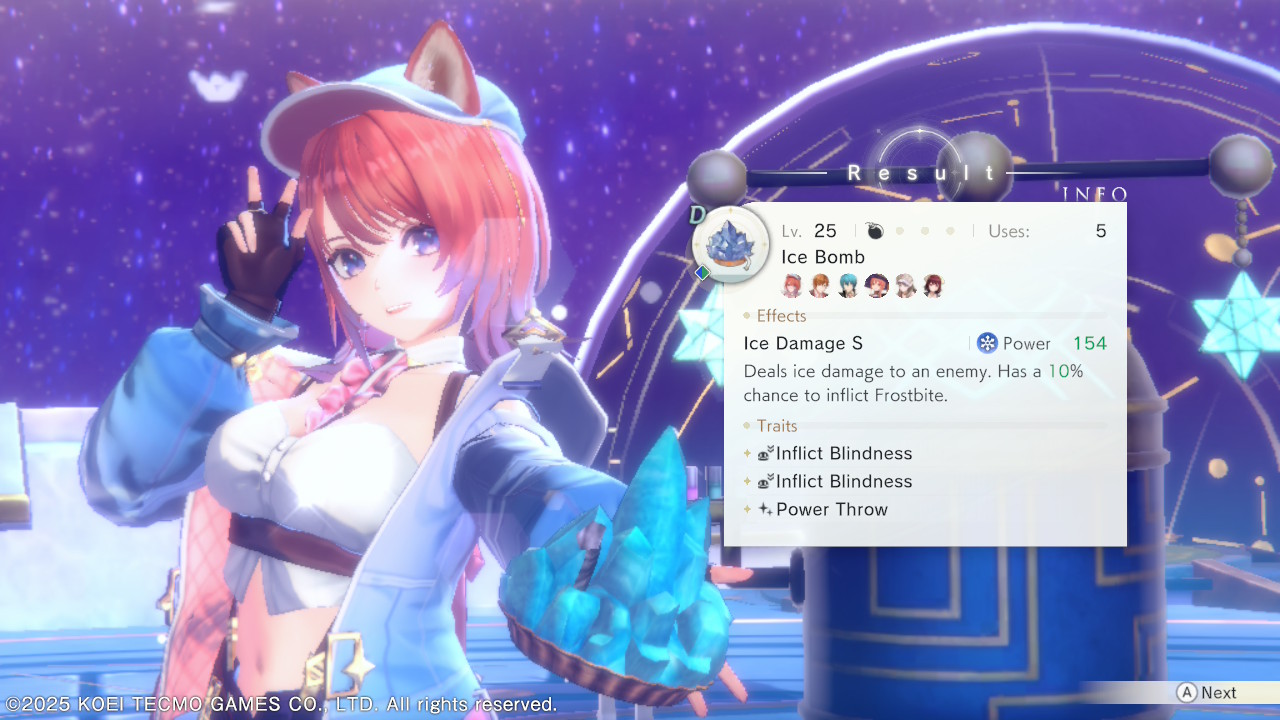Click the Next button
This screenshot has height=720, width=1280.
point(1208,693)
